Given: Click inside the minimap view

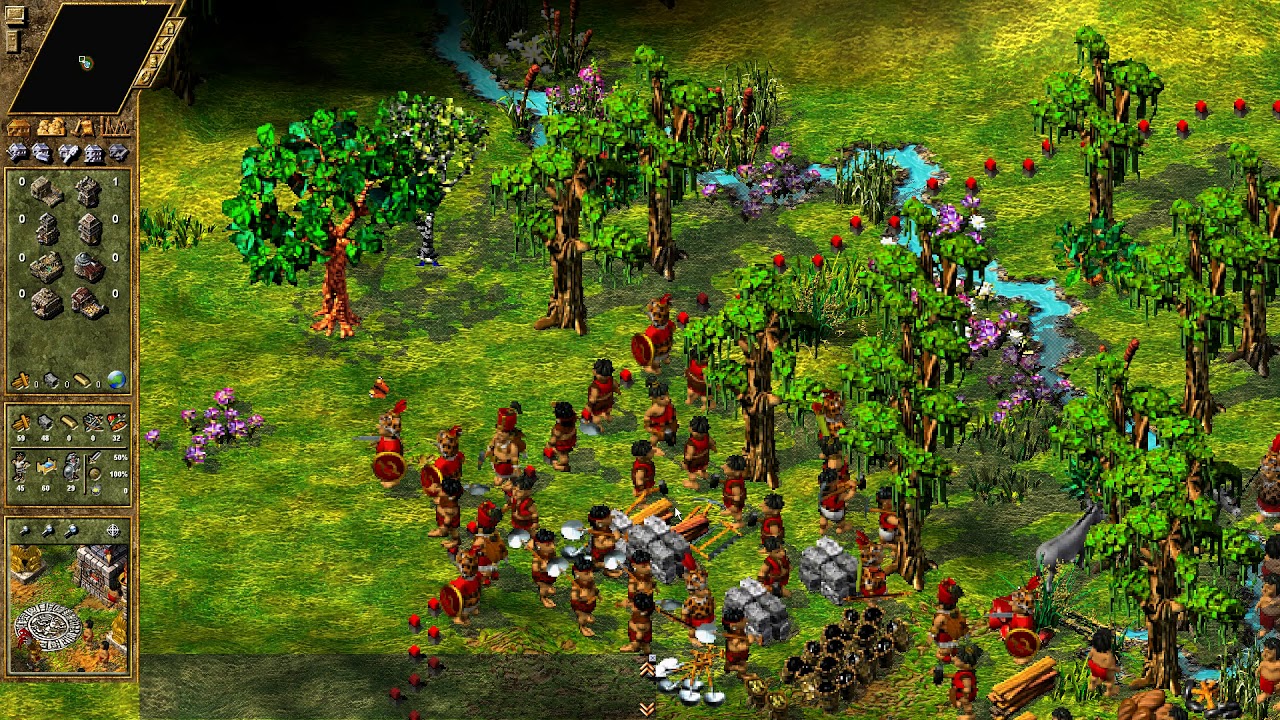Looking at the screenshot, I should coord(86,61).
